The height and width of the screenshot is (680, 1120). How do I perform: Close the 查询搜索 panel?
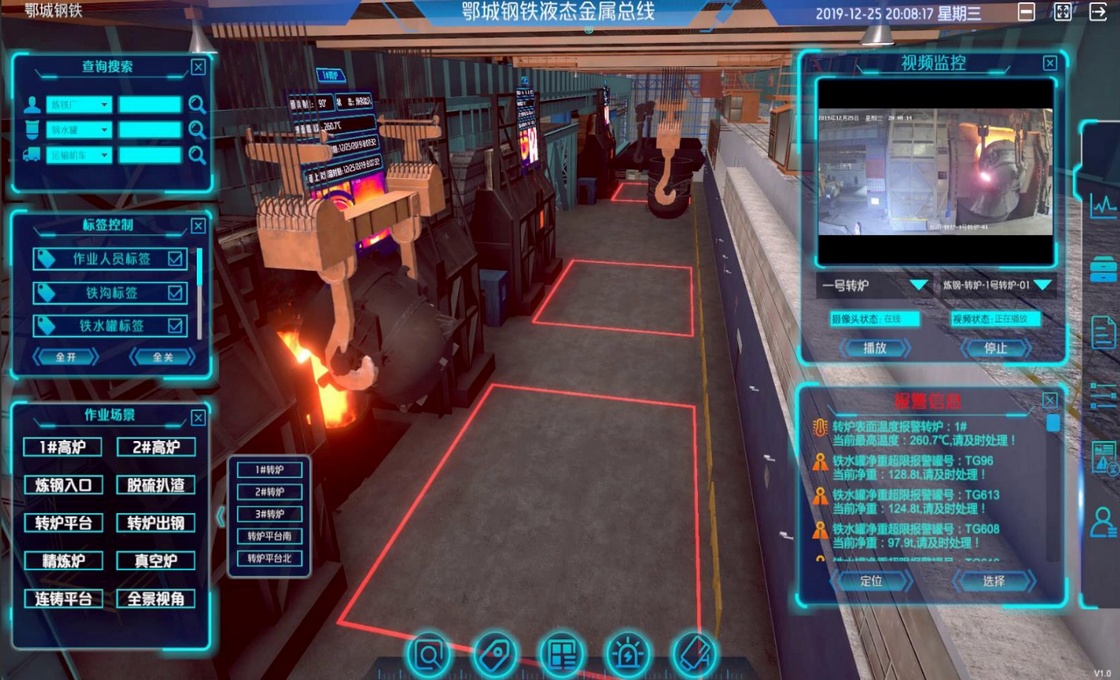(x=198, y=67)
